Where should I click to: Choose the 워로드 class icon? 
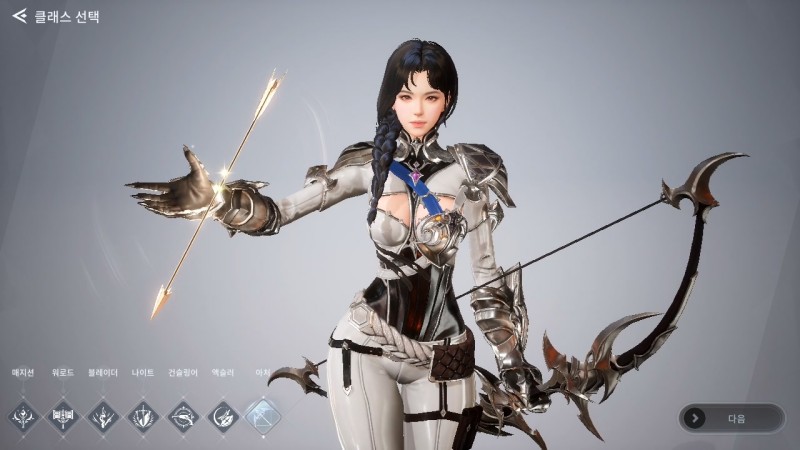(x=63, y=413)
